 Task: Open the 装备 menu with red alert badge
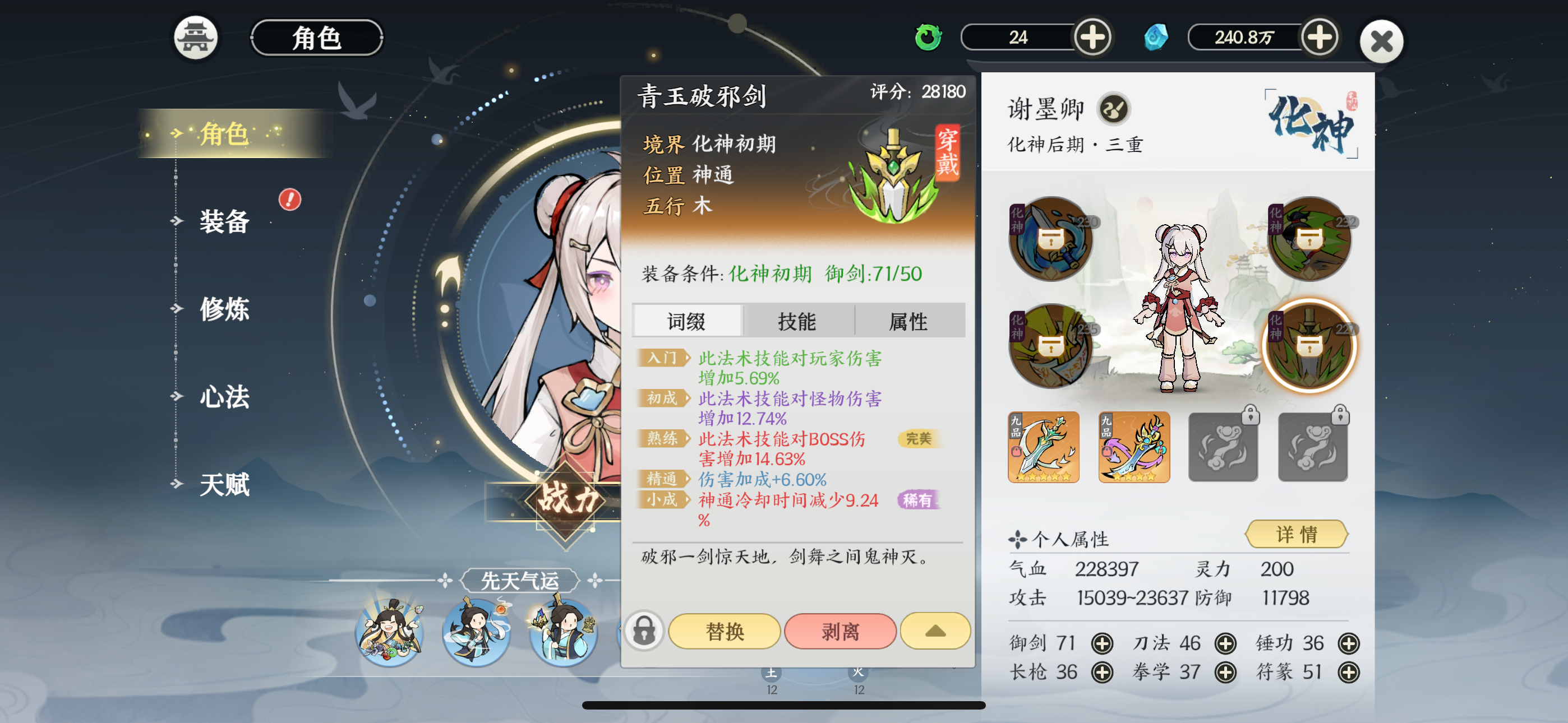coord(224,223)
